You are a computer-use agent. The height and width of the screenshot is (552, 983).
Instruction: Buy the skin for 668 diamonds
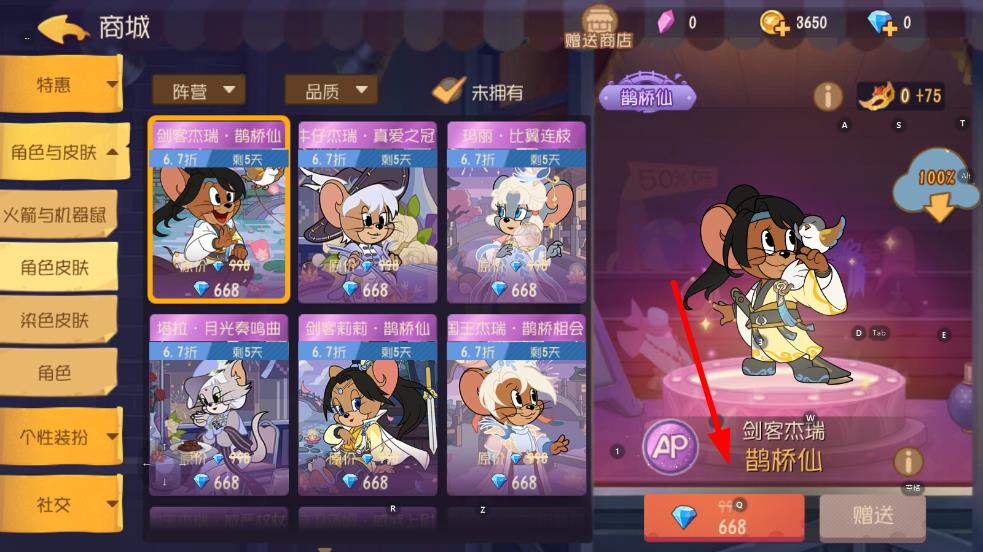(724, 517)
